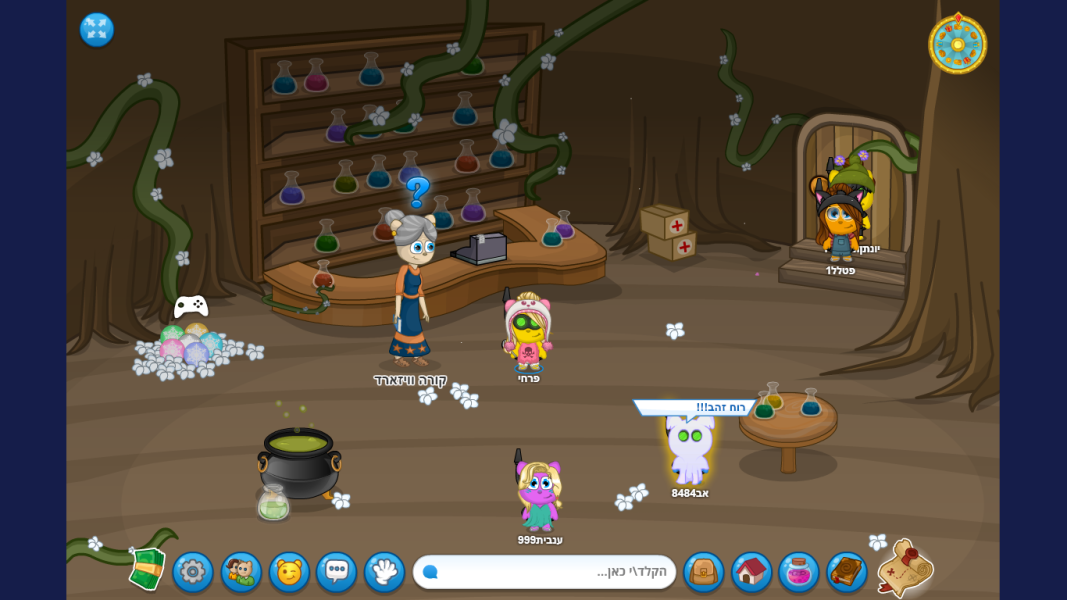Click the gamepad minigame icon
This screenshot has height=600, width=1067.
tap(191, 306)
